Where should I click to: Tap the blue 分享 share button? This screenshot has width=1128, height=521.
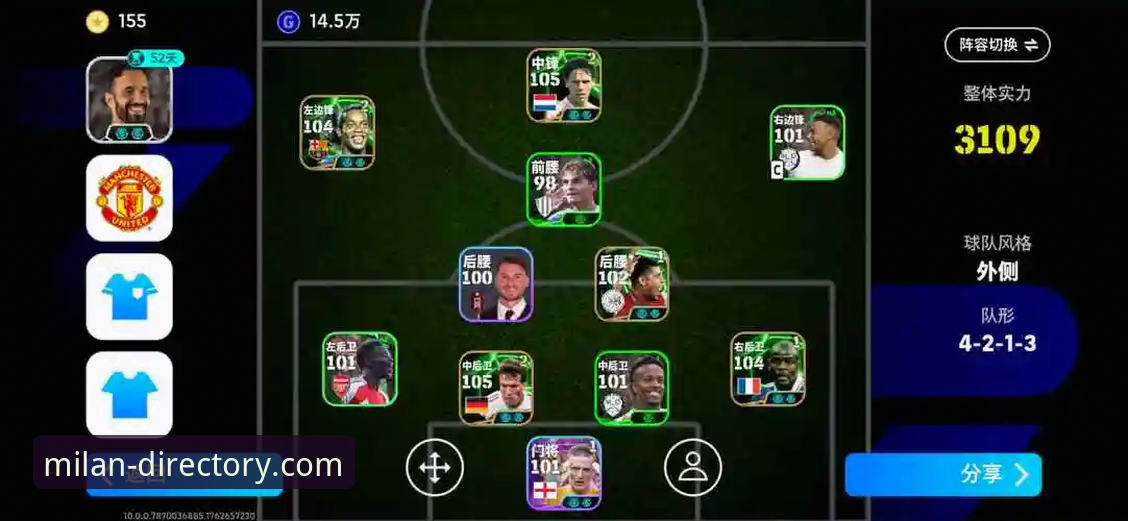942,474
